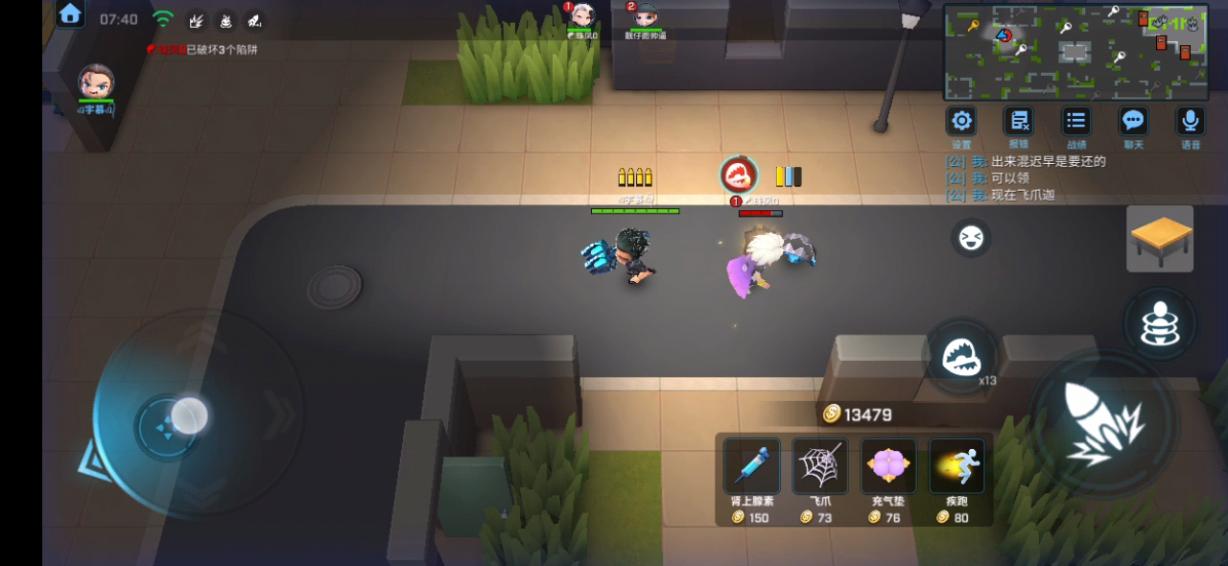
Task: Fire the rocket main attack button
Action: (x=1103, y=422)
